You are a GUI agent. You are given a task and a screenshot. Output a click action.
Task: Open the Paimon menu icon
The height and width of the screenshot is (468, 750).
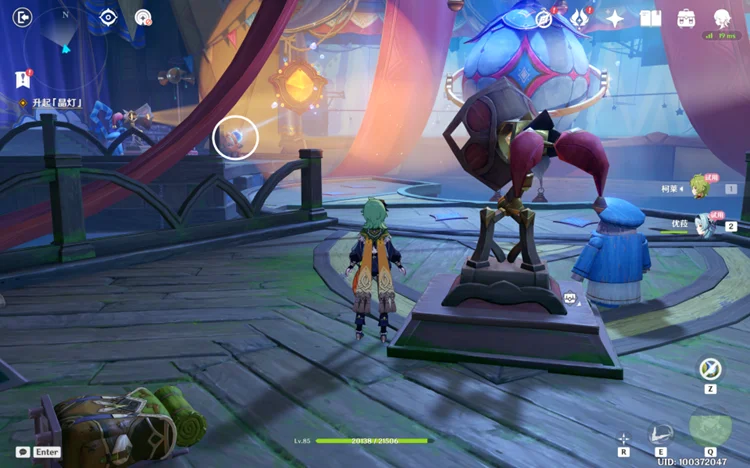[x=722, y=18]
